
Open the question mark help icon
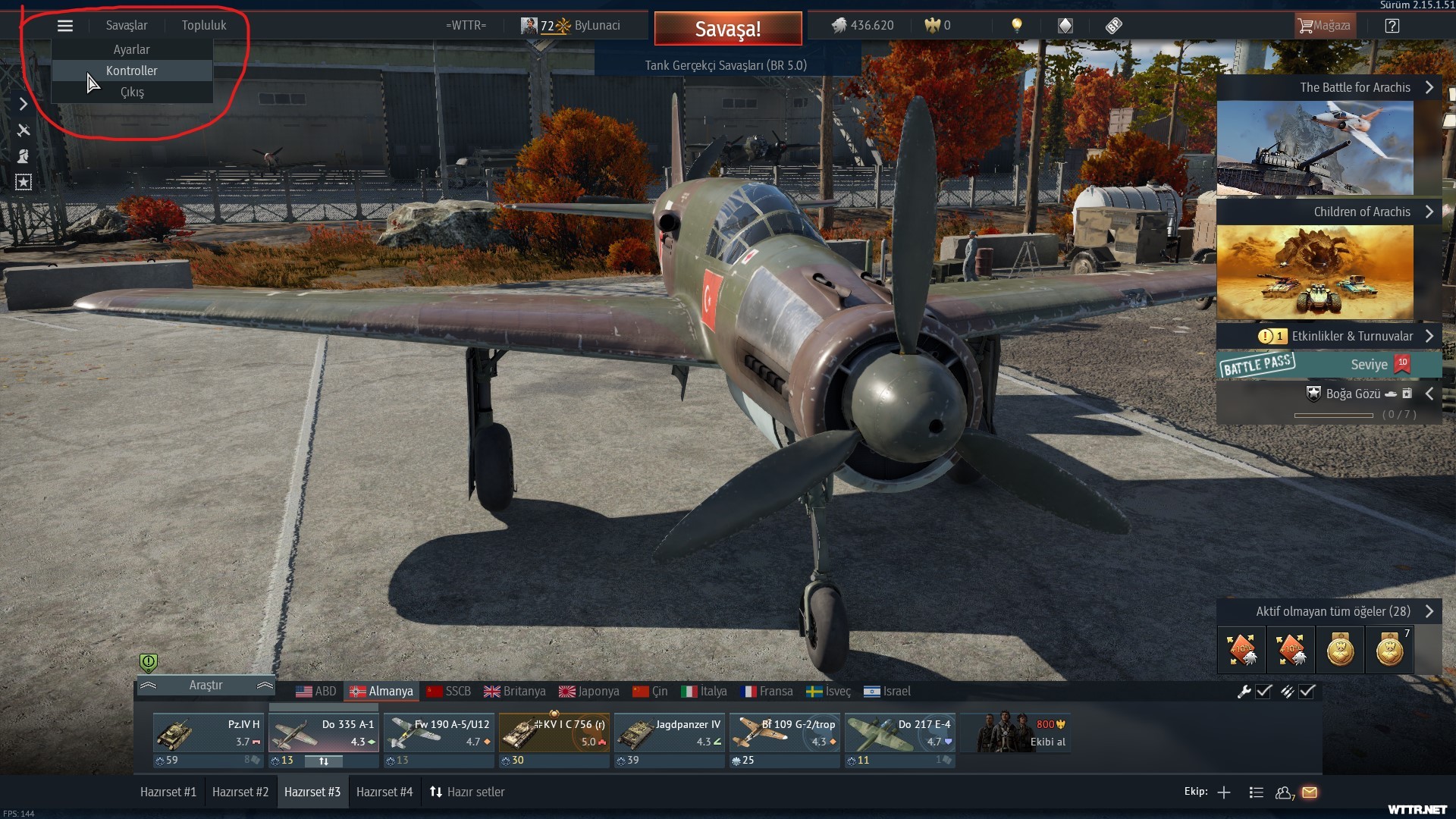pos(1392,26)
